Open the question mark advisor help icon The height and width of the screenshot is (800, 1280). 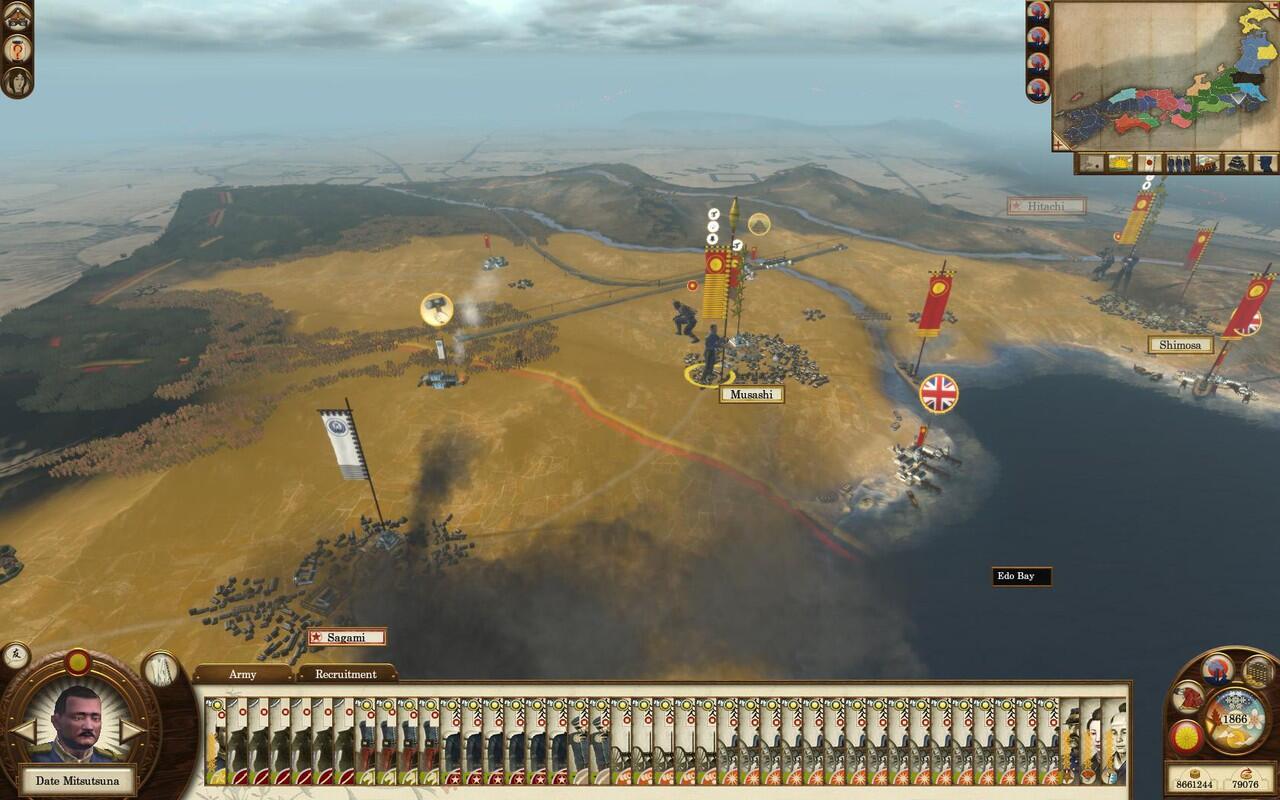click(18, 48)
